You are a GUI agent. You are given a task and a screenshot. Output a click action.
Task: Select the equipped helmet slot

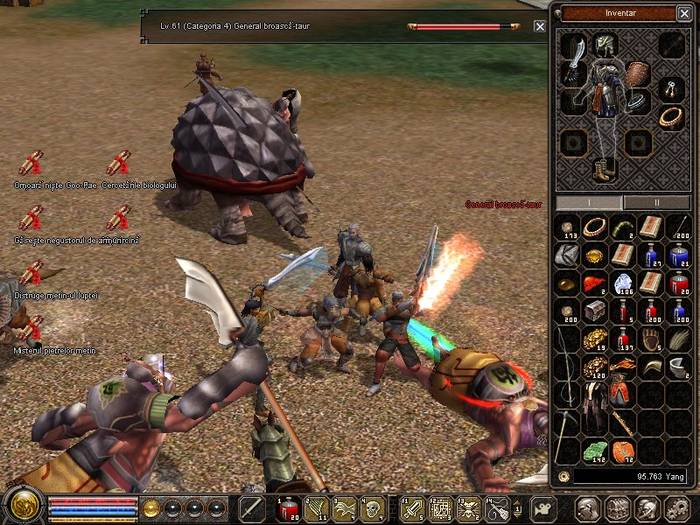pos(605,44)
